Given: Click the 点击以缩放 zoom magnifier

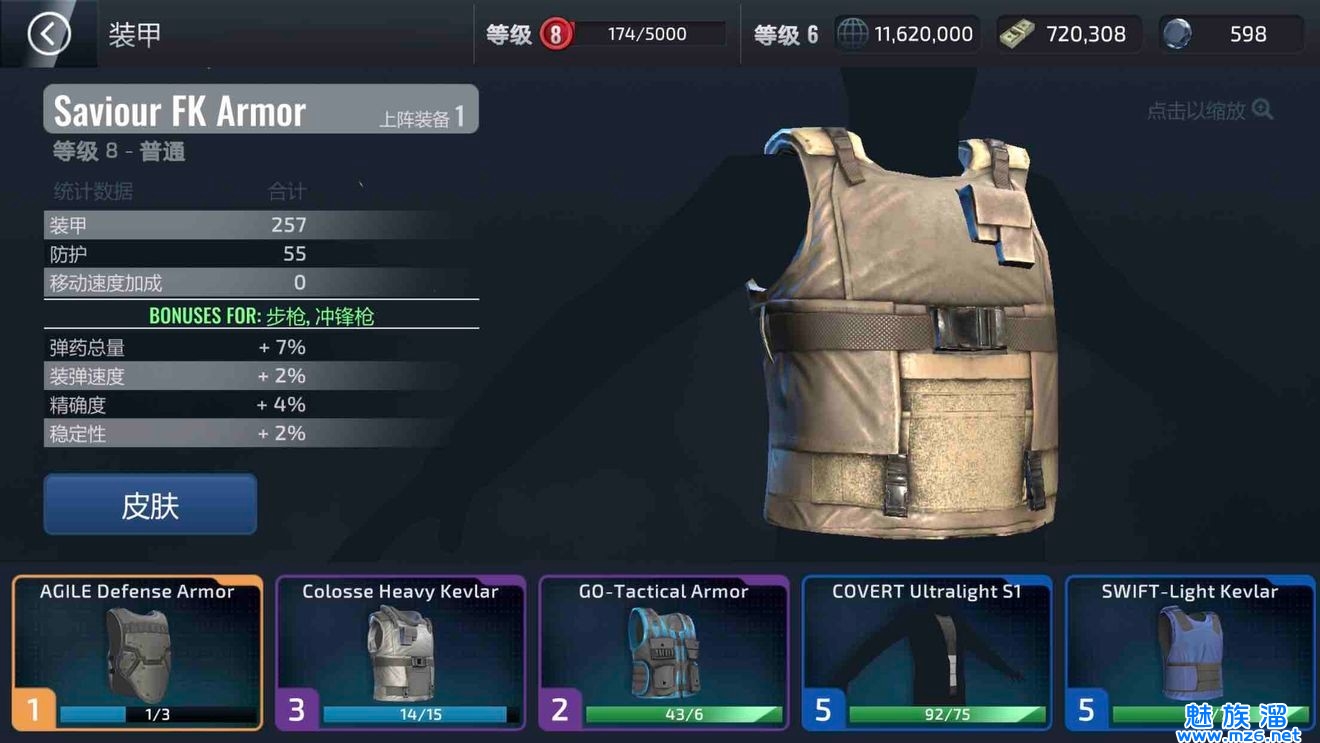Looking at the screenshot, I should 1262,110.
